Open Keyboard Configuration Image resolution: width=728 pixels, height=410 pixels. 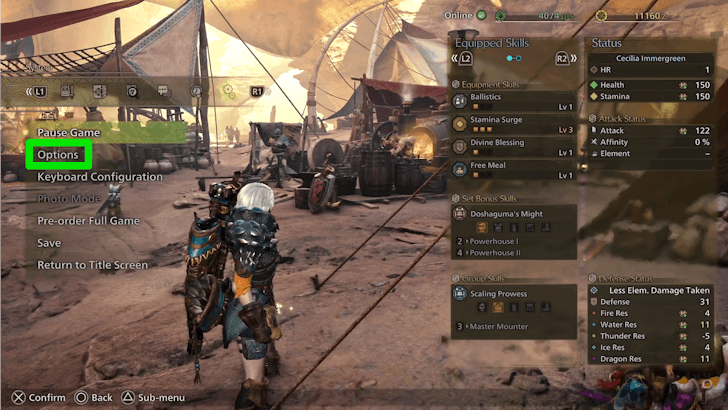point(99,177)
